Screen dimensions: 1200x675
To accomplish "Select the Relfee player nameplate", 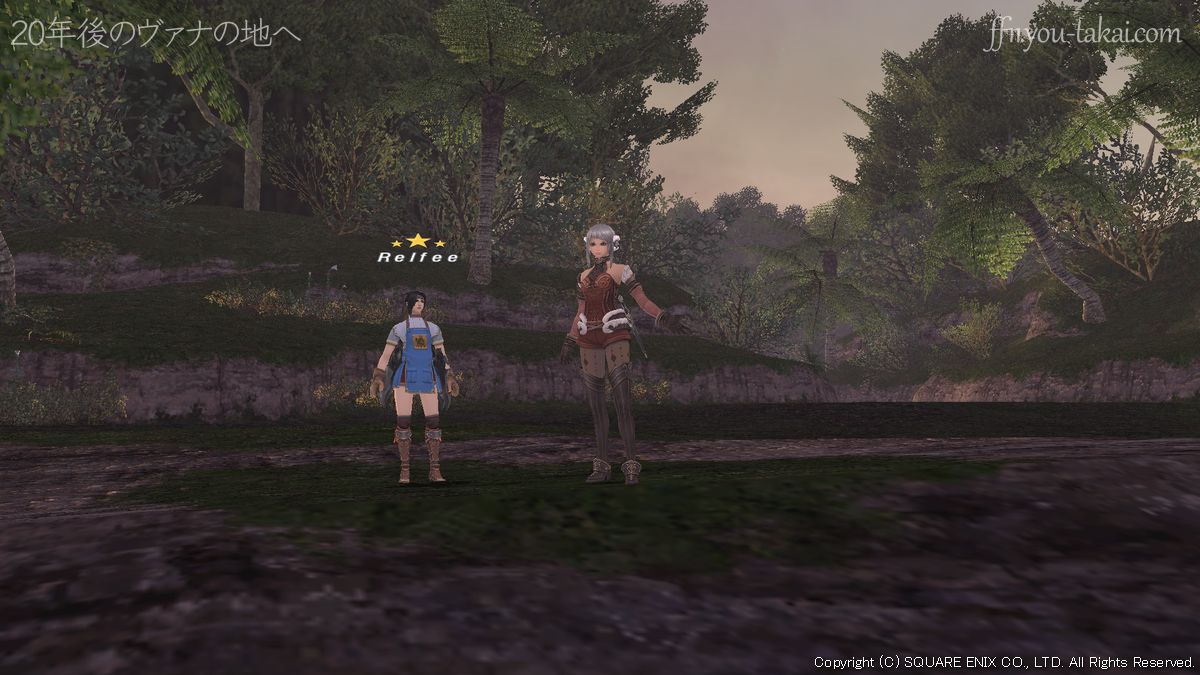I will [x=418, y=257].
